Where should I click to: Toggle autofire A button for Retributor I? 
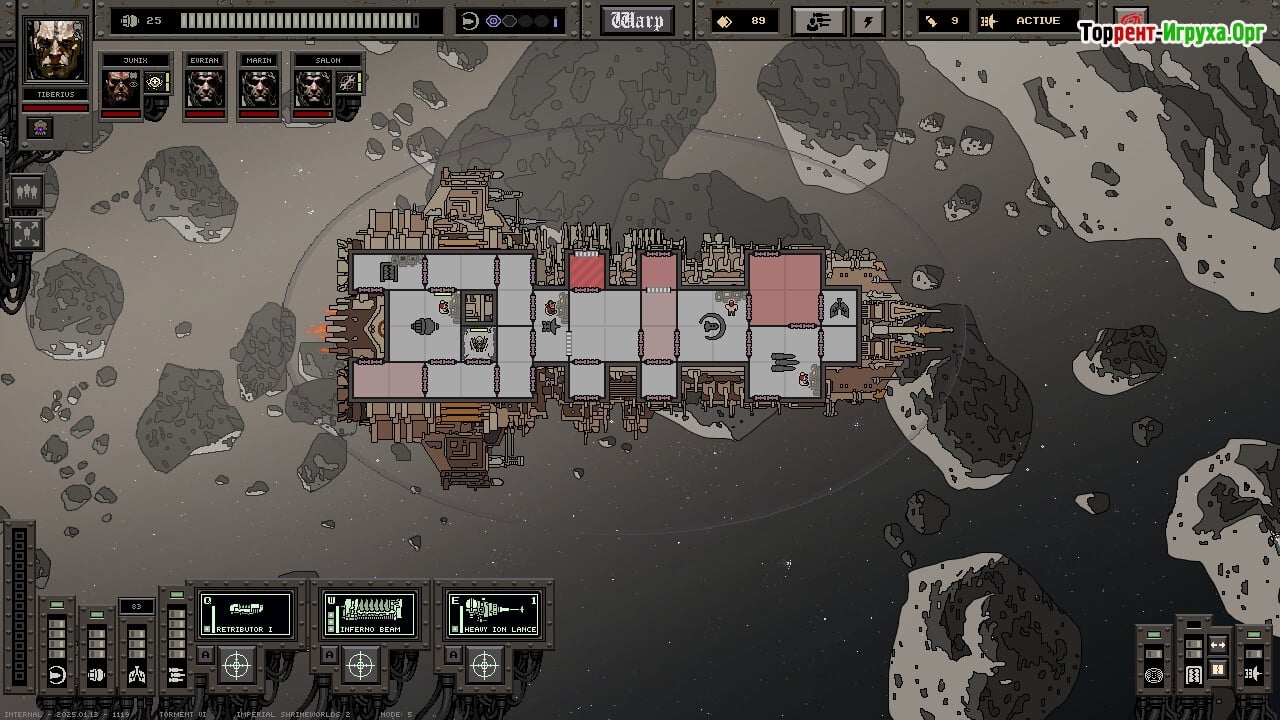coord(205,655)
